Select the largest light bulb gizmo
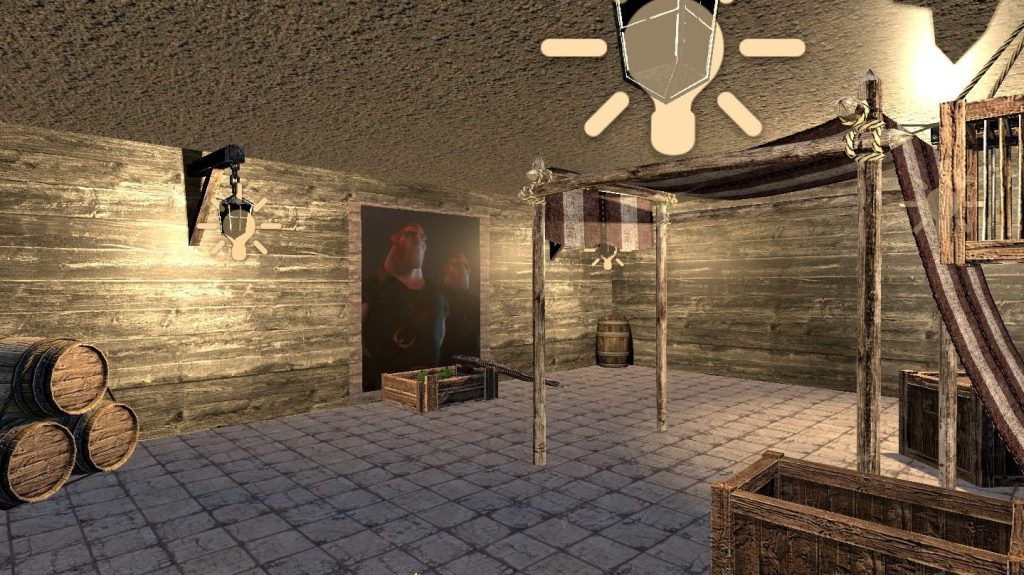The height and width of the screenshot is (575, 1024). (672, 75)
